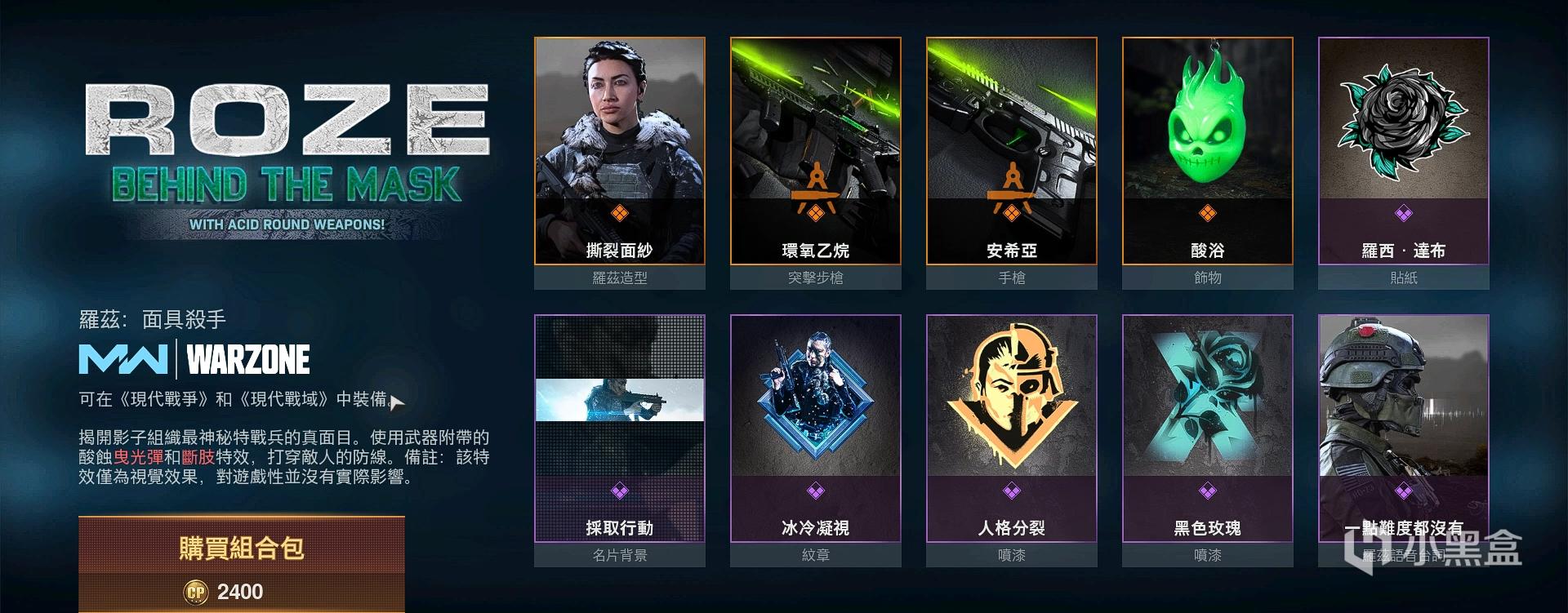Image resolution: width=1568 pixels, height=613 pixels.
Task: Select the 安希亞 pistol blueprint
Action: pyautogui.click(x=1012, y=151)
